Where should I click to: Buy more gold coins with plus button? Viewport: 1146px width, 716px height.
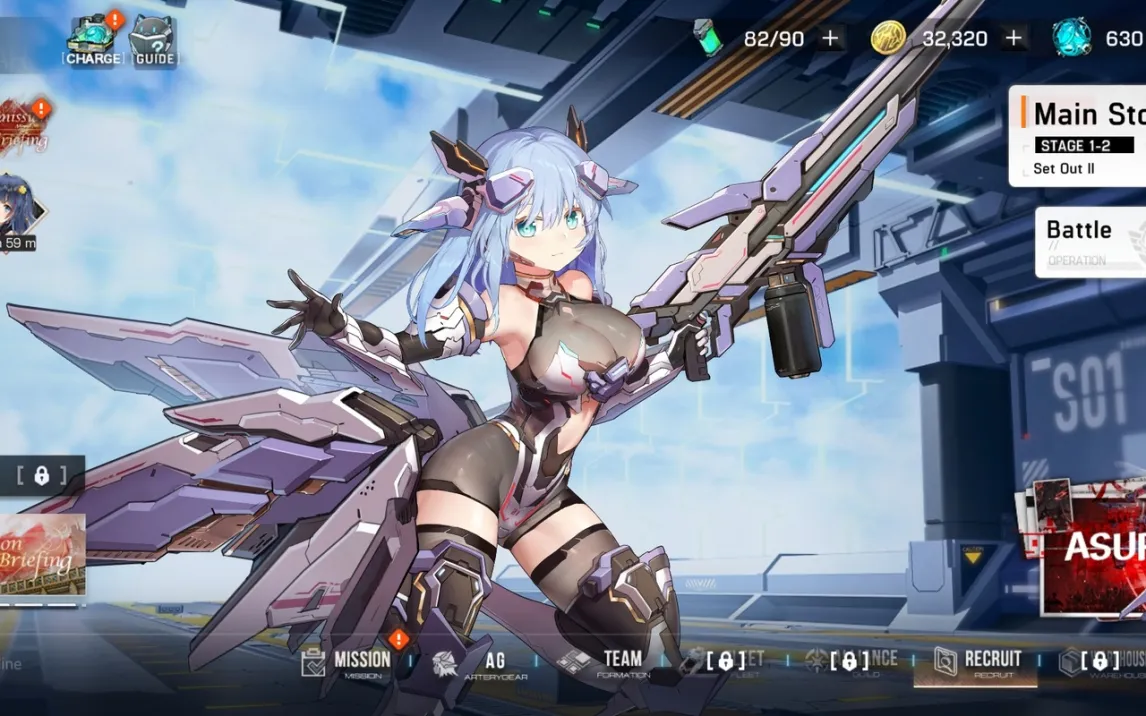[x=1014, y=39]
